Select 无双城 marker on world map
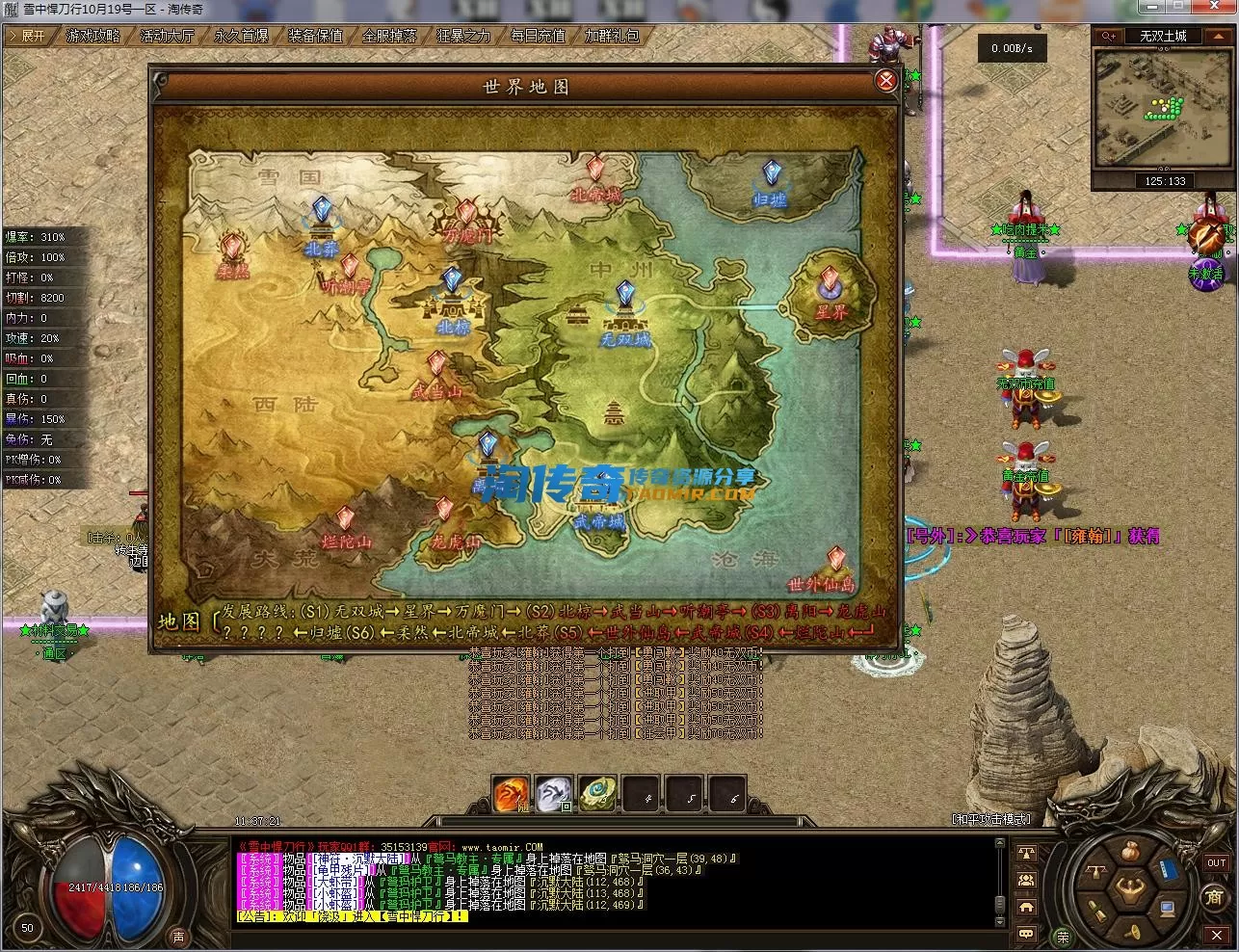The width and height of the screenshot is (1239, 952). [x=625, y=296]
